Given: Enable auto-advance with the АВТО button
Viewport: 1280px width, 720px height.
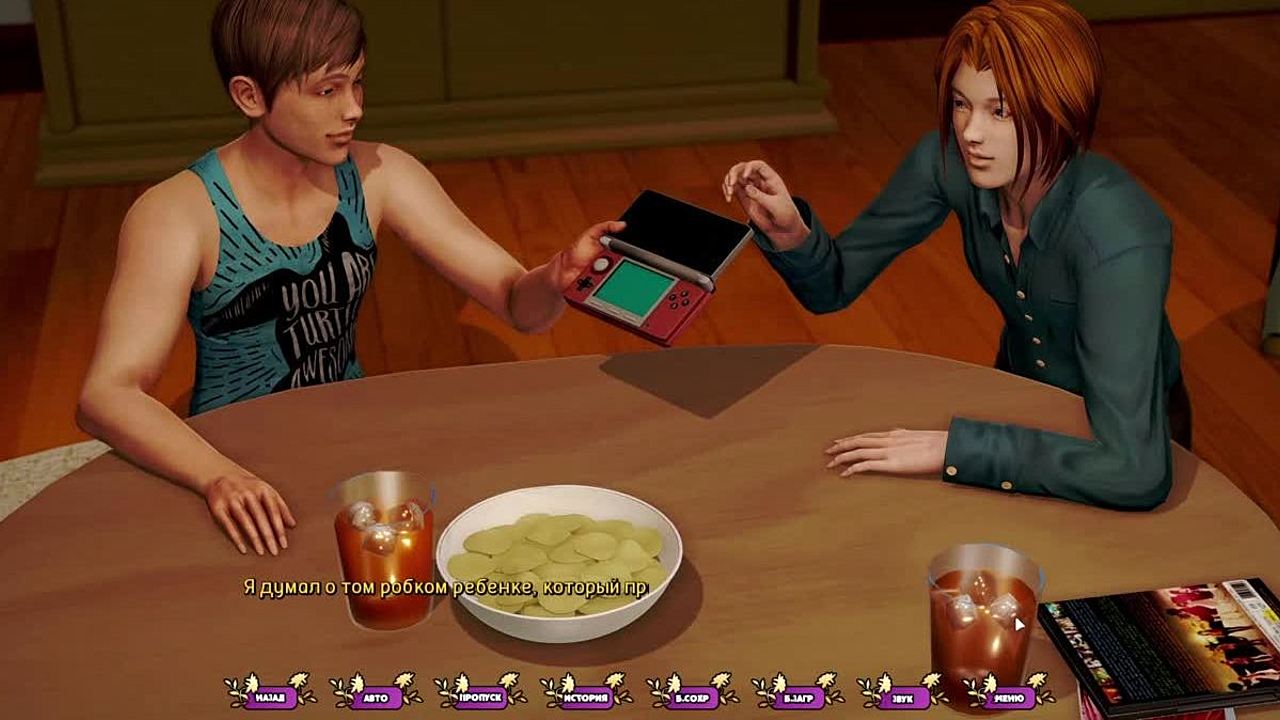Looking at the screenshot, I should 376,694.
